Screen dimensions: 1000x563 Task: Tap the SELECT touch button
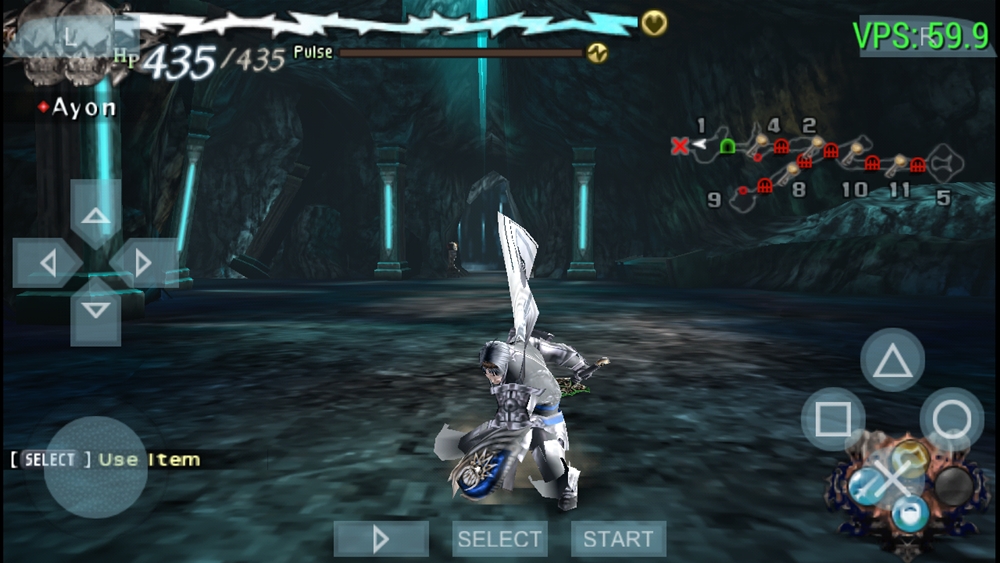(x=499, y=539)
